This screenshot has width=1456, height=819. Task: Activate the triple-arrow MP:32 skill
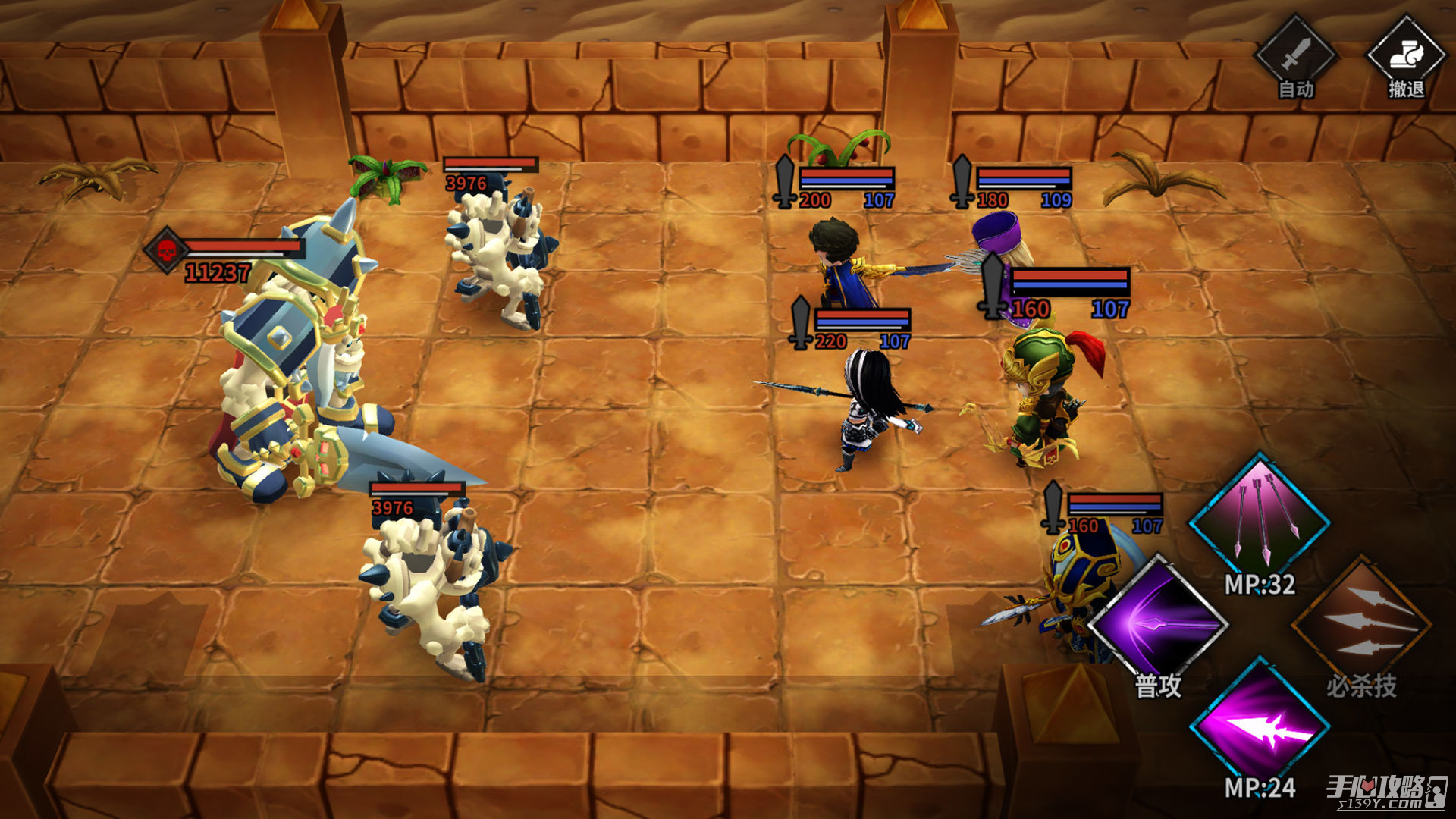[1259, 519]
